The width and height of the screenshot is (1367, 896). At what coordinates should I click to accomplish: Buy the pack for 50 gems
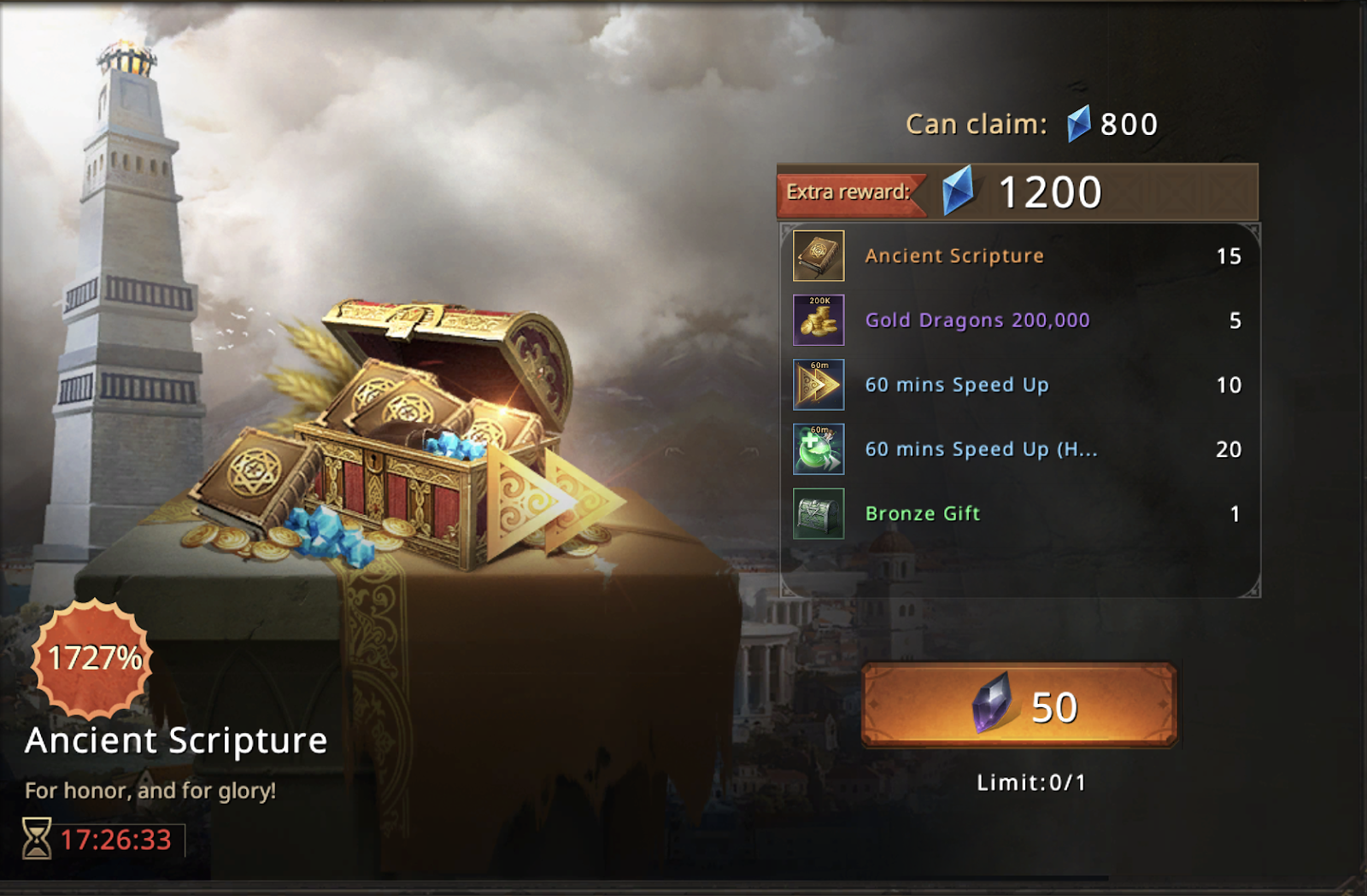1019,706
